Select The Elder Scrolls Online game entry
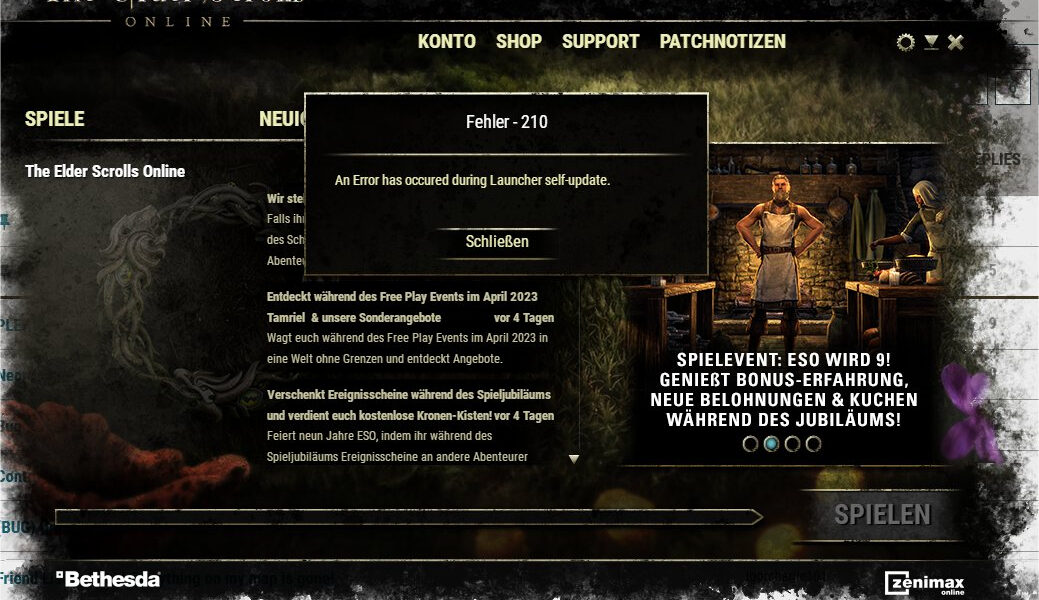 pos(105,171)
